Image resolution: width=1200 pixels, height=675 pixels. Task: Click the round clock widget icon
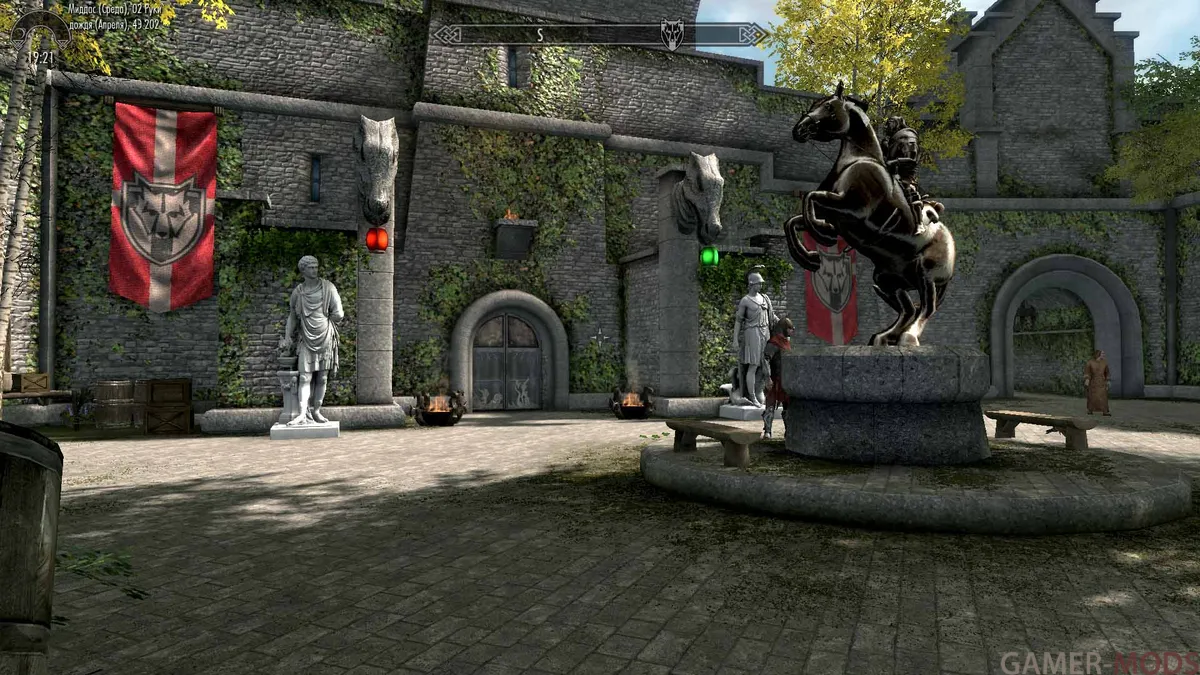coord(39,31)
